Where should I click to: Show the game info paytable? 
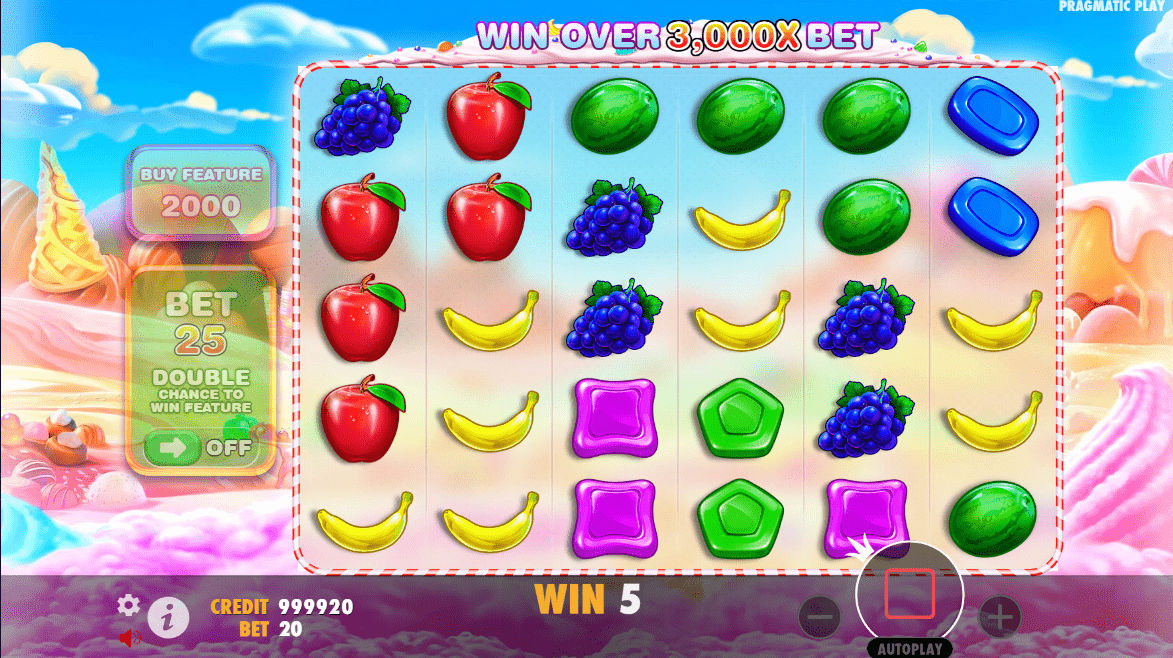(x=168, y=619)
